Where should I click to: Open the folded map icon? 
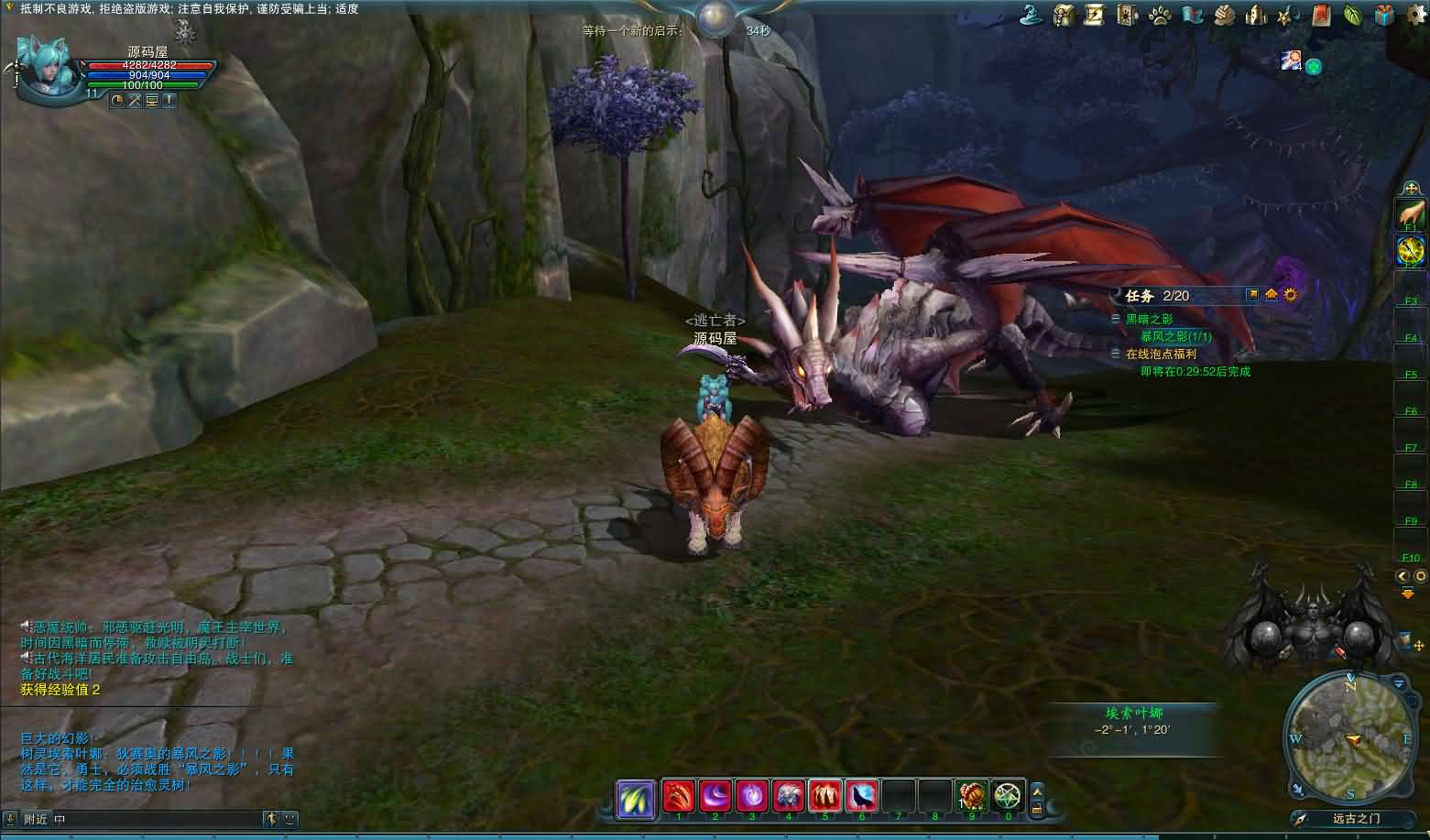(x=1191, y=15)
